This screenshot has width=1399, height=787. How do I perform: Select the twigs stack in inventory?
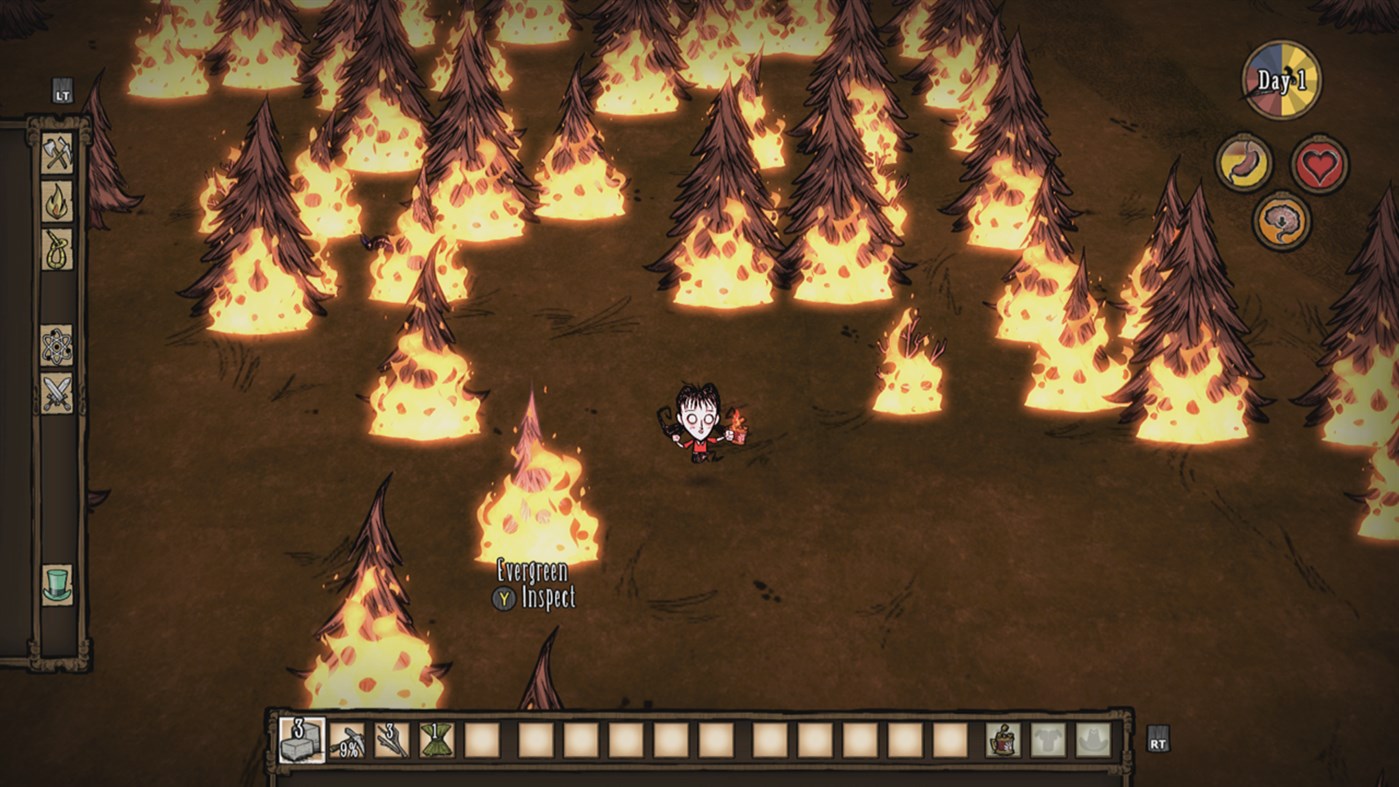pyautogui.click(x=392, y=741)
